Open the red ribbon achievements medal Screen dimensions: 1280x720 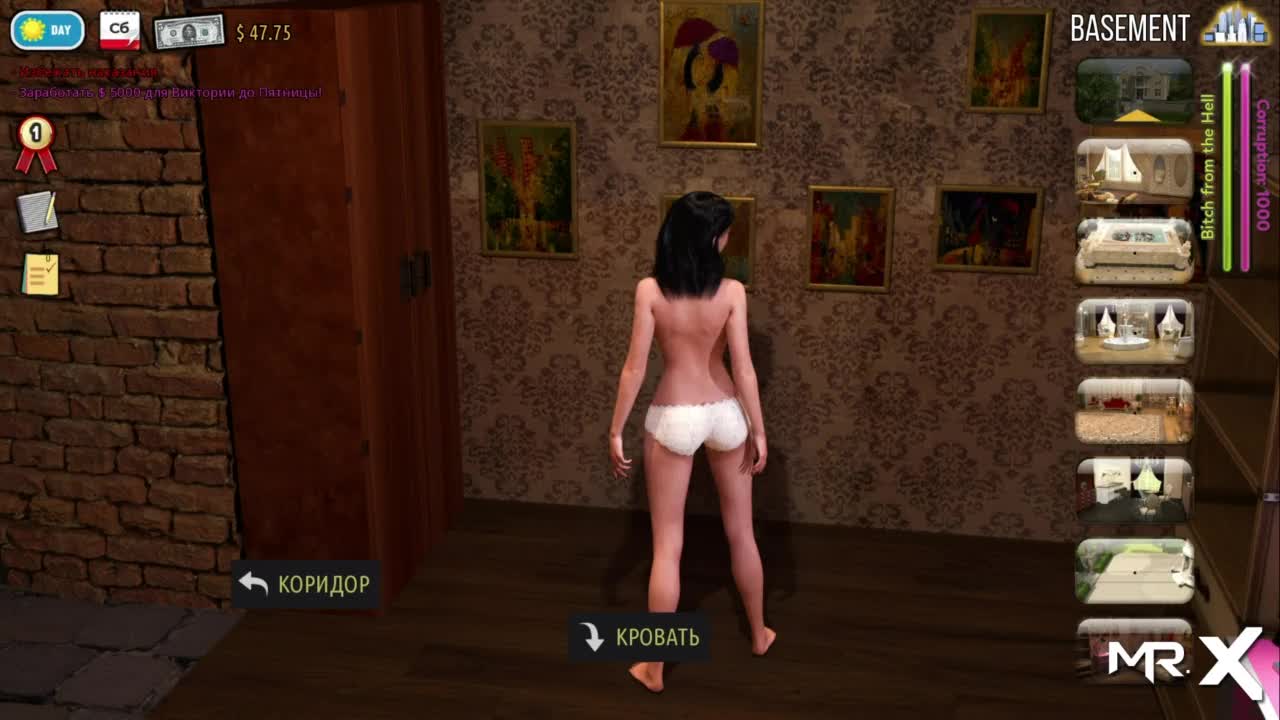click(x=36, y=144)
